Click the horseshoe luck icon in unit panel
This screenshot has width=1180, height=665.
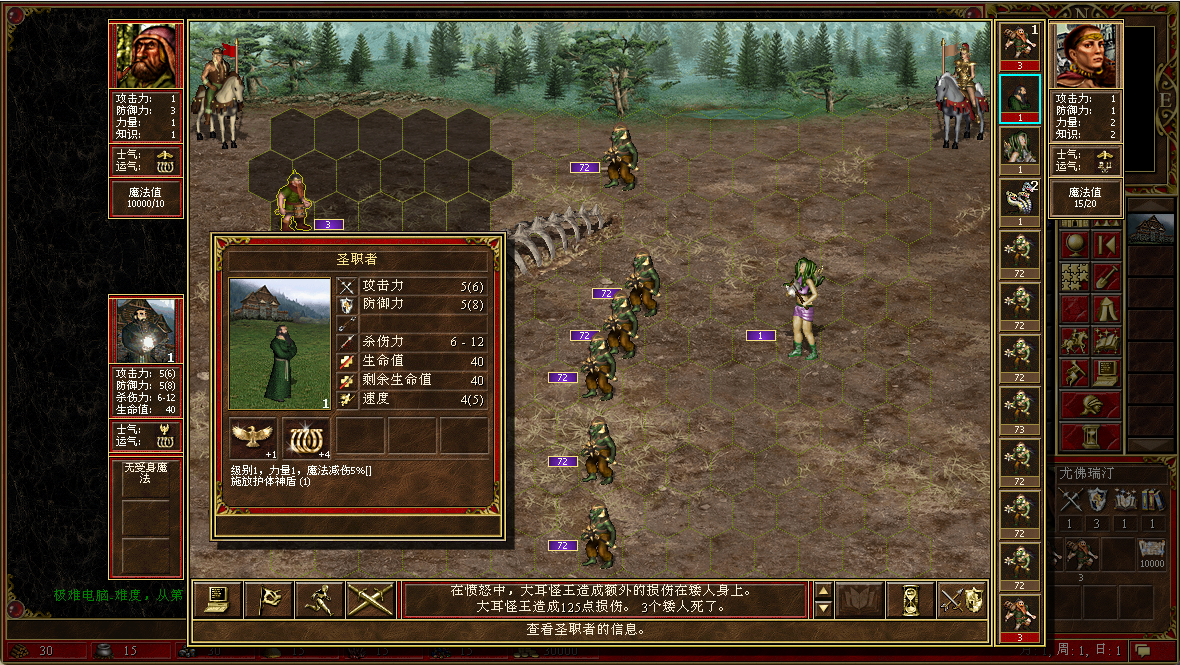306,436
